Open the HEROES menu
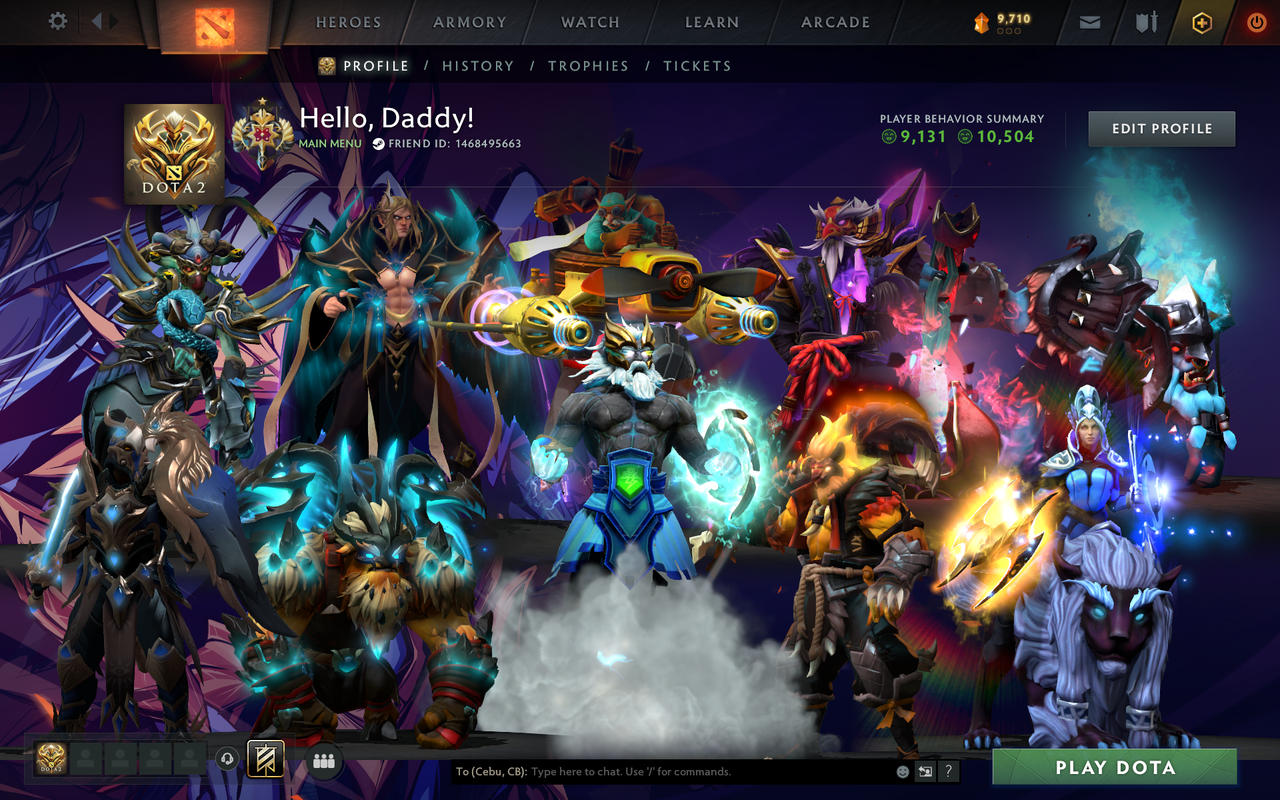The height and width of the screenshot is (800, 1280). (349, 22)
